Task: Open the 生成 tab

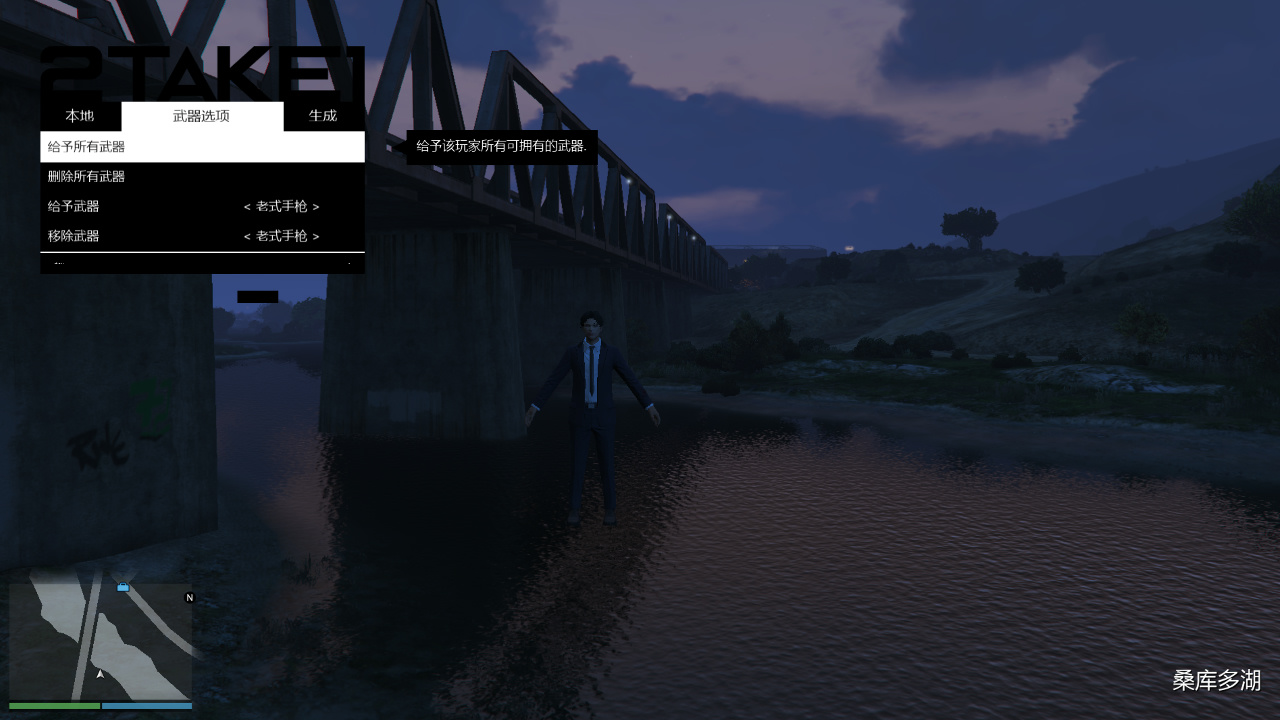Action: [x=323, y=116]
